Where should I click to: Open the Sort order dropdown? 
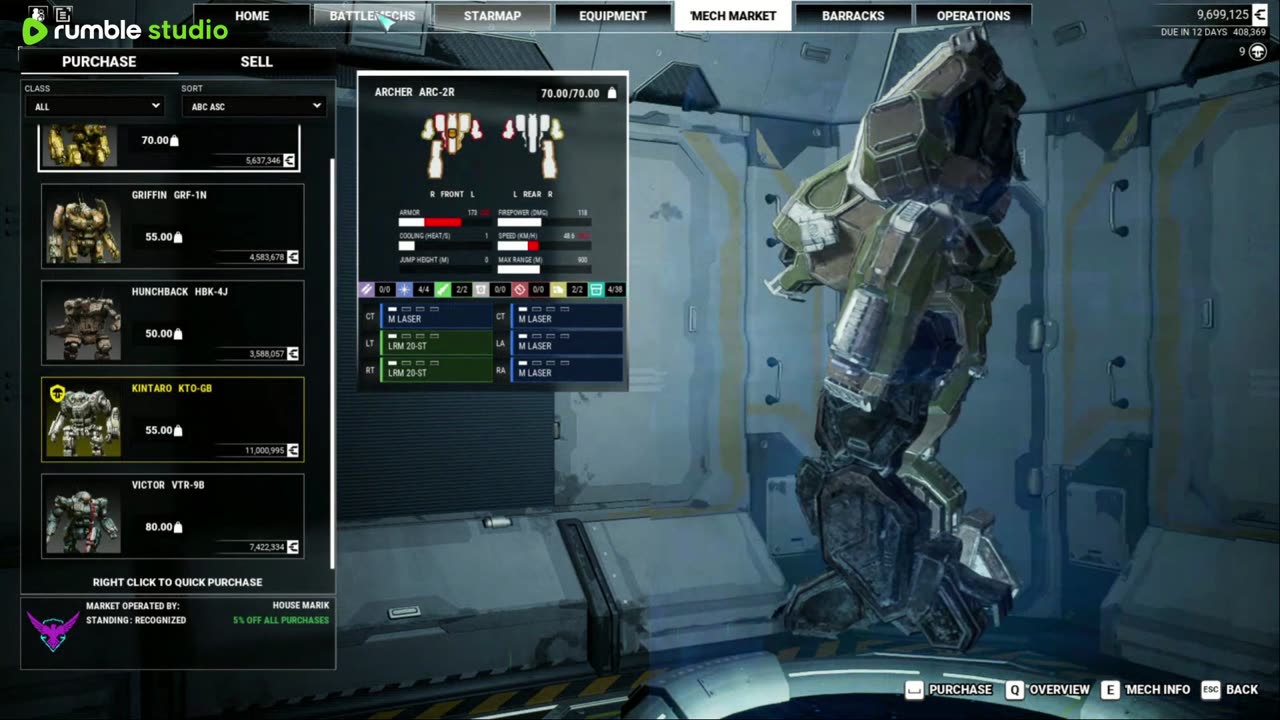click(x=253, y=106)
